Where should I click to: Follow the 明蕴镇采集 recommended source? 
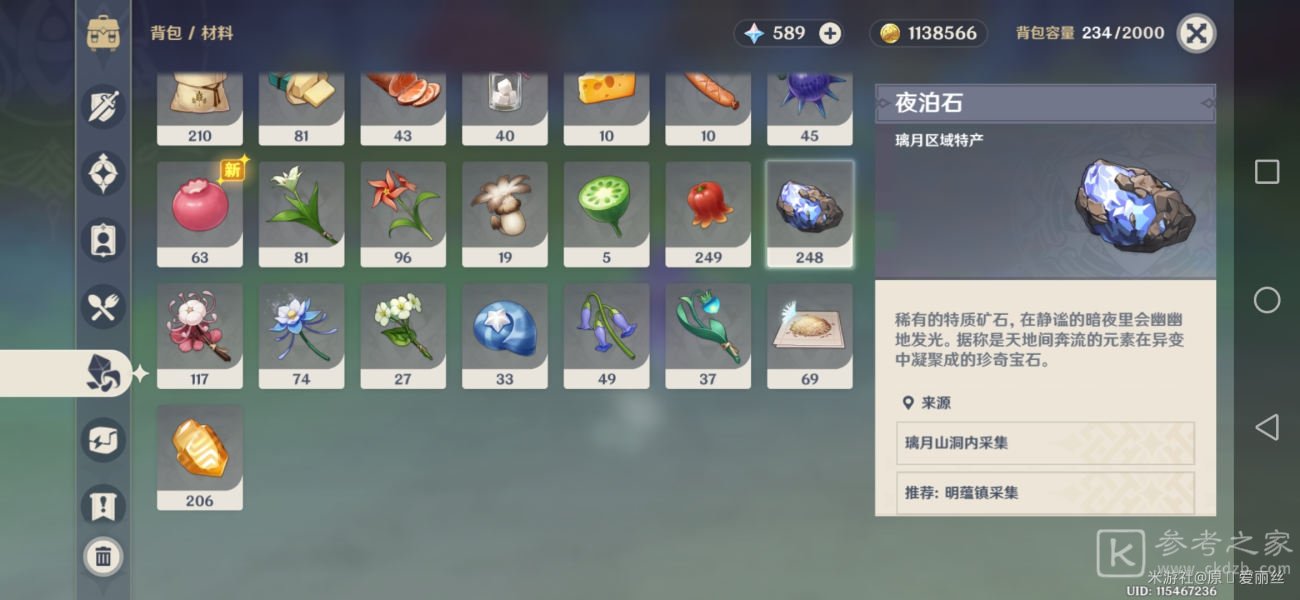click(1045, 493)
